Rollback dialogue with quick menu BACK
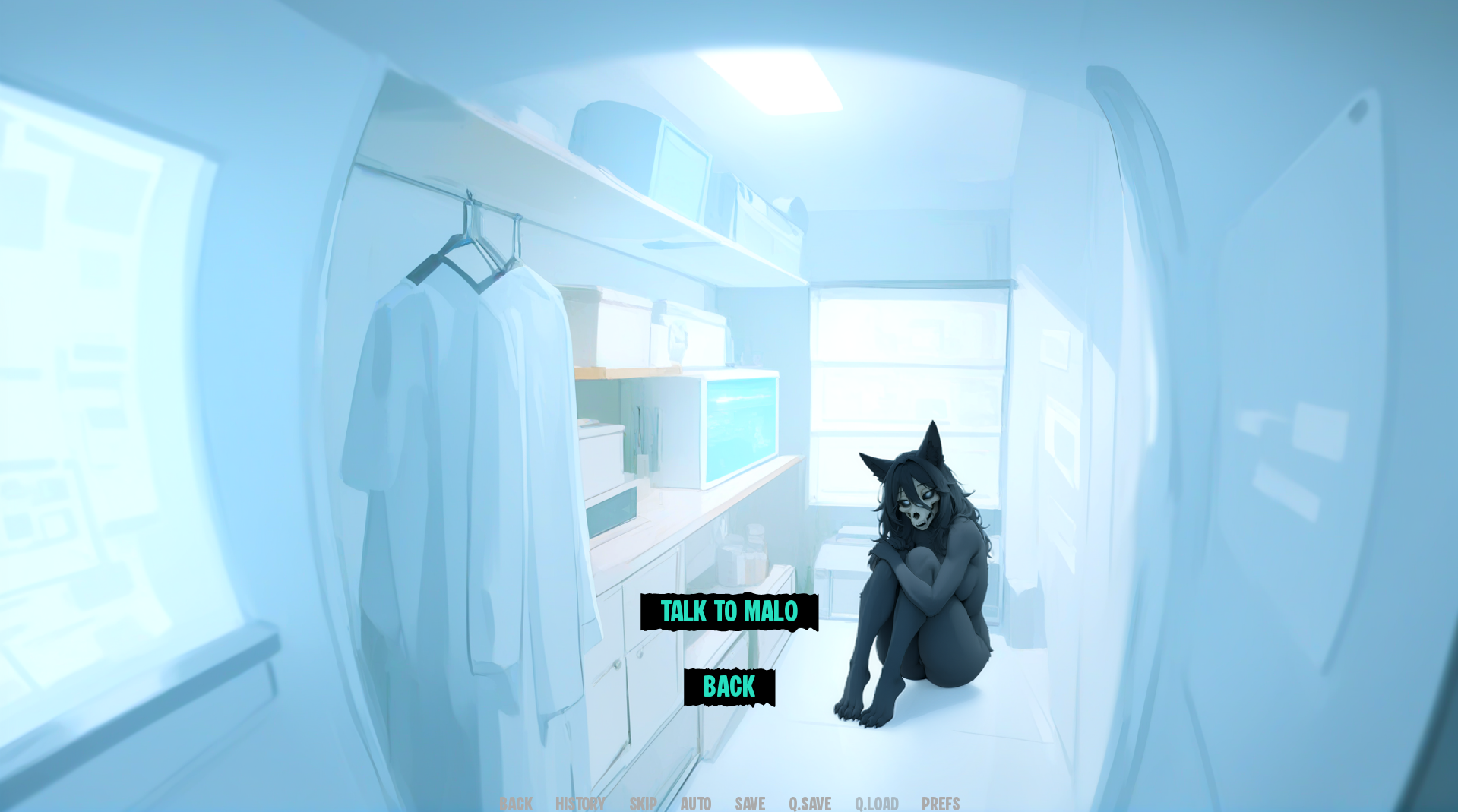 (516, 804)
